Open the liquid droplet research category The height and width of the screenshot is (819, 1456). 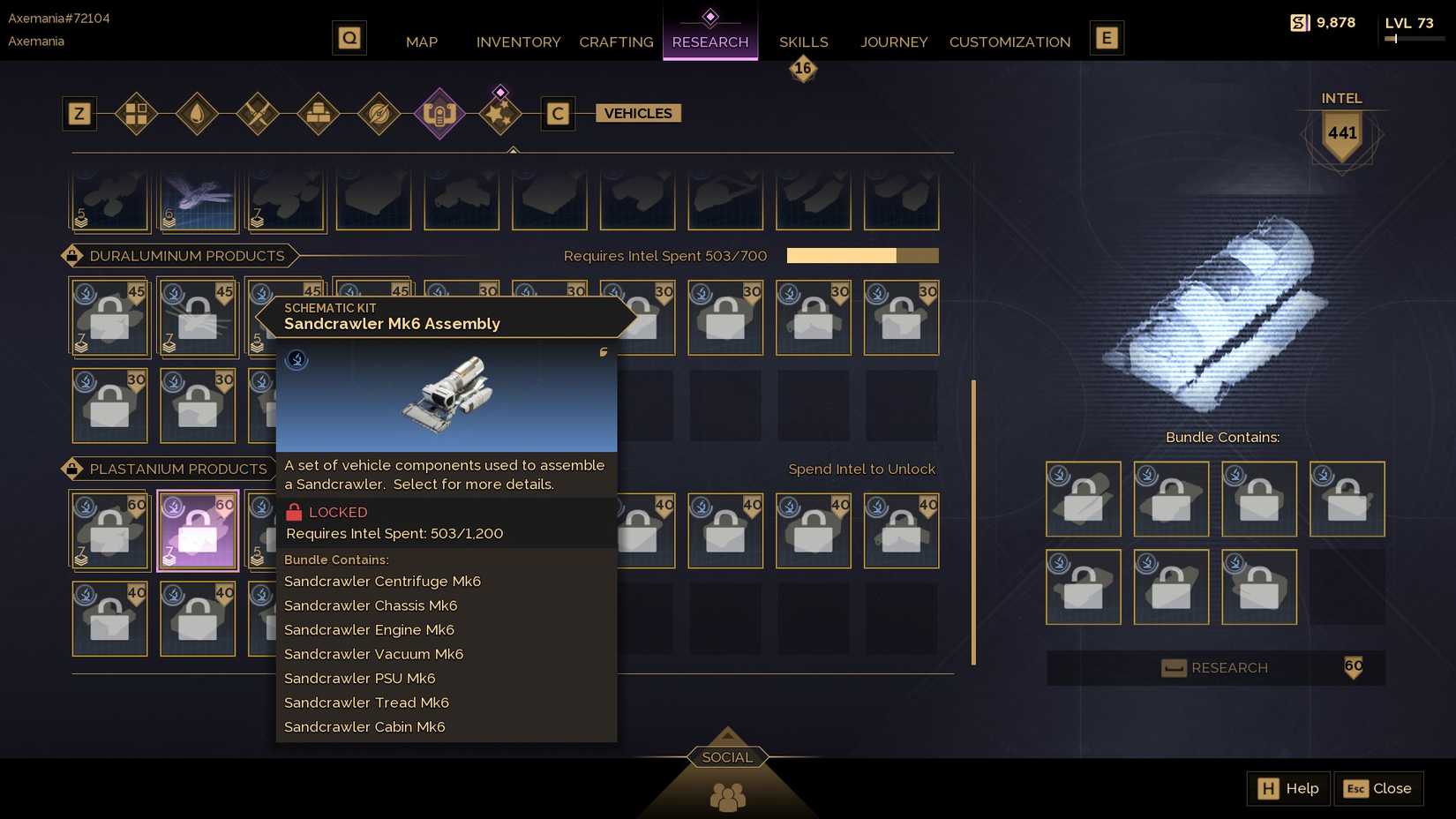[x=198, y=115]
